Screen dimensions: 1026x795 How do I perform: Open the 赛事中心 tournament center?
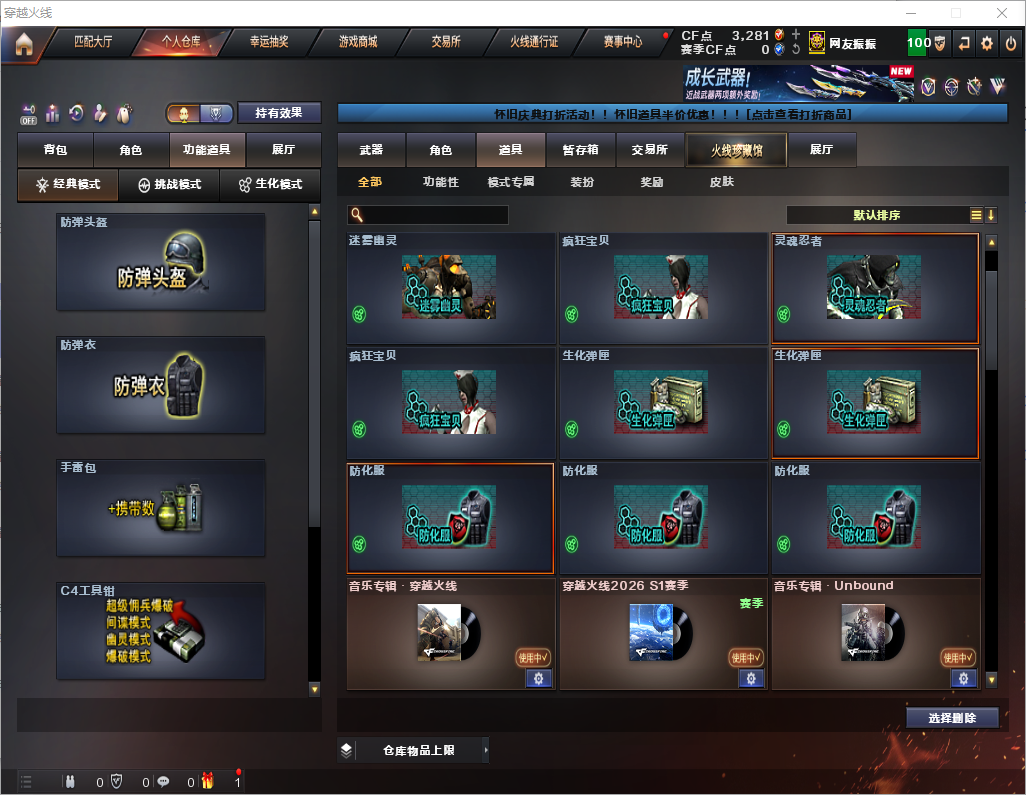[622, 43]
